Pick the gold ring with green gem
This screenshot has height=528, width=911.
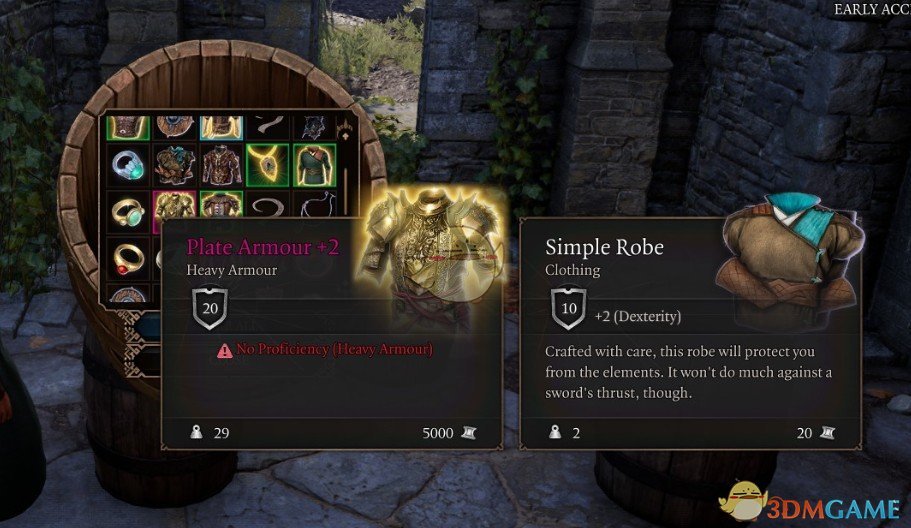pyautogui.click(x=127, y=212)
